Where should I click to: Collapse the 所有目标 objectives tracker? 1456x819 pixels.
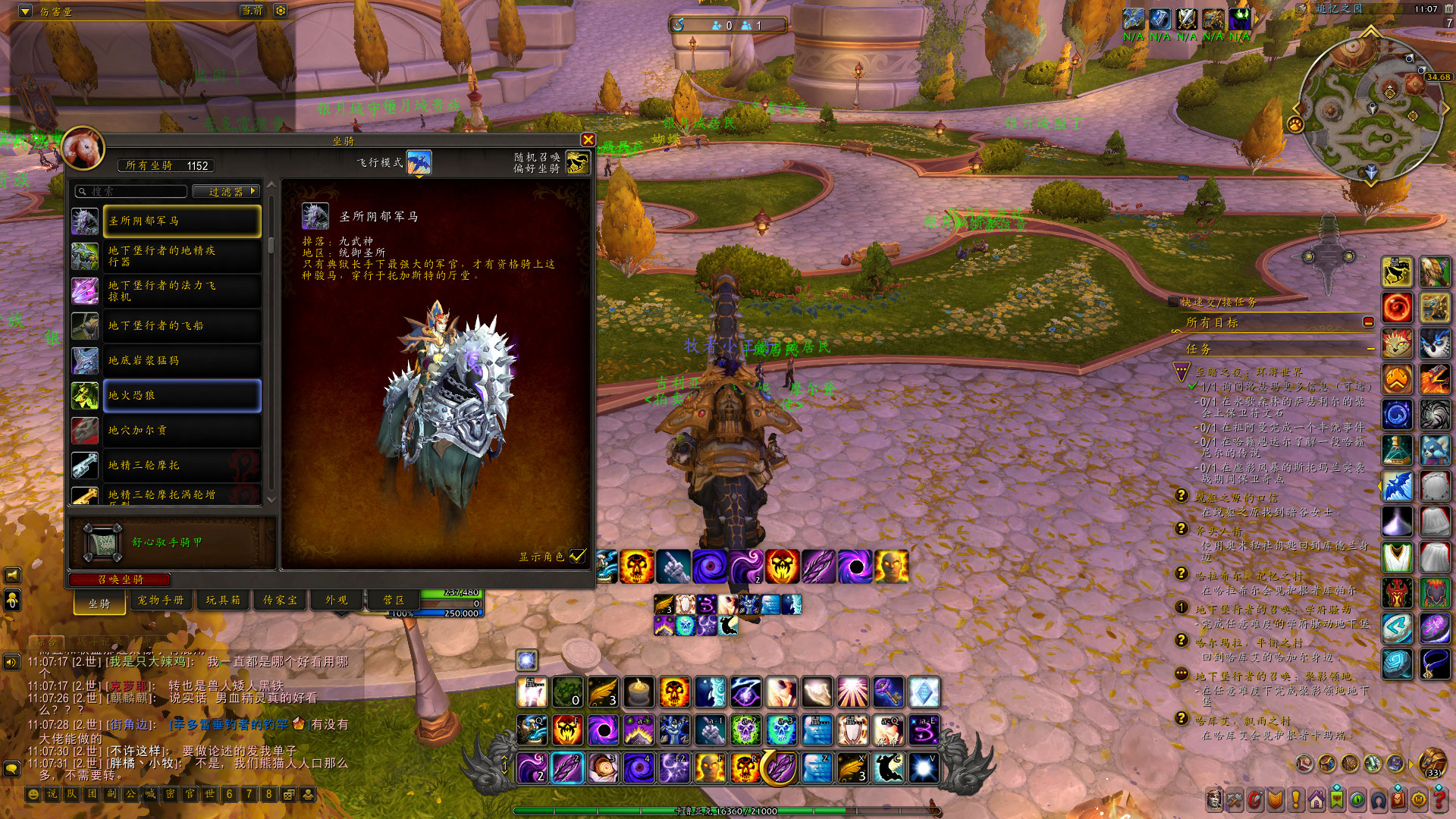tap(1369, 322)
